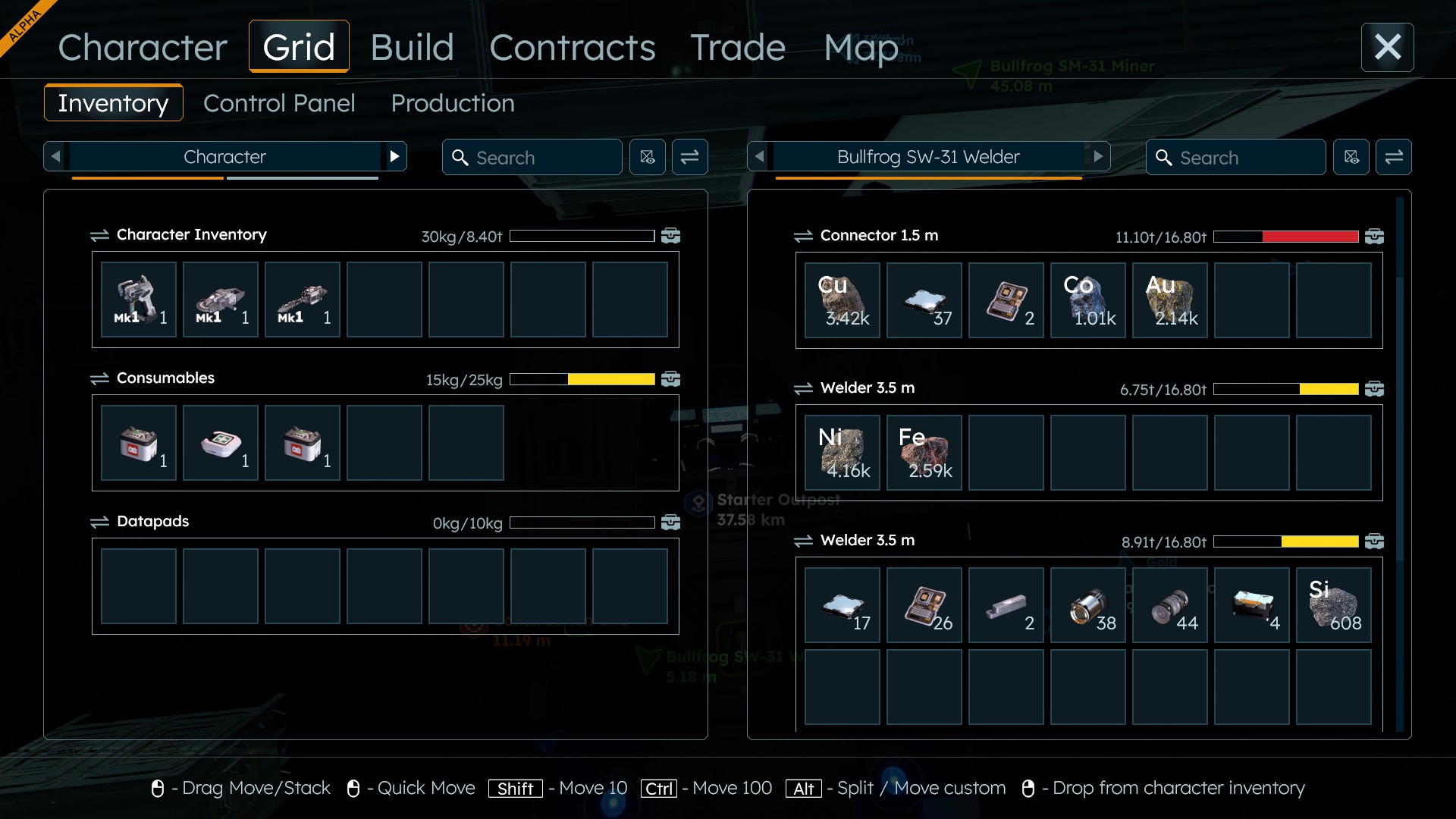Switch to the Character tab
Image resolution: width=1456 pixels, height=819 pixels.
(x=143, y=47)
